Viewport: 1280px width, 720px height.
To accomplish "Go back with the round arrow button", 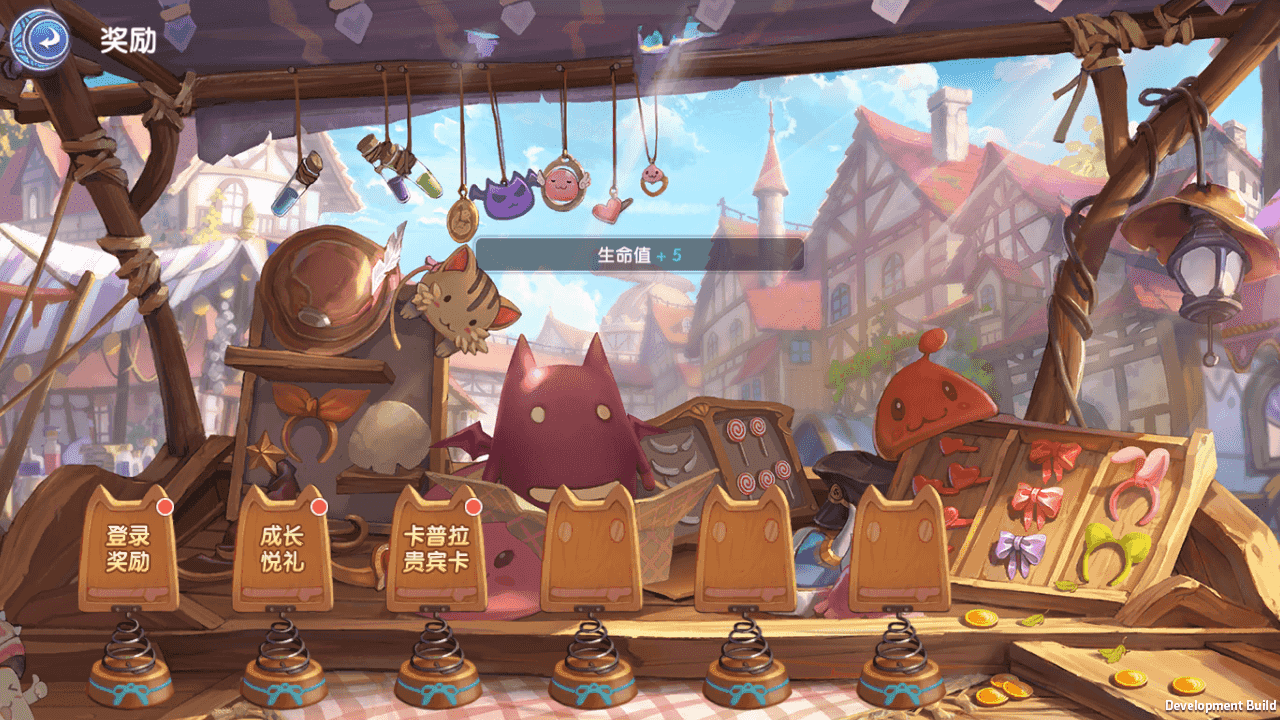I will tap(44, 40).
